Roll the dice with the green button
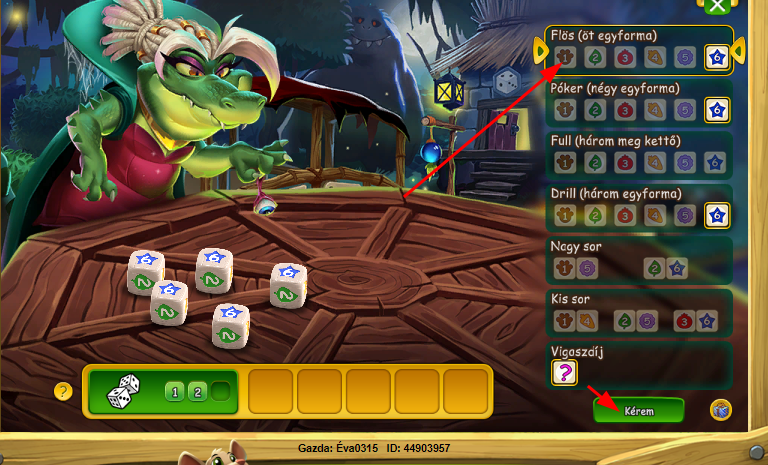This screenshot has height=465, width=768. click(x=160, y=390)
